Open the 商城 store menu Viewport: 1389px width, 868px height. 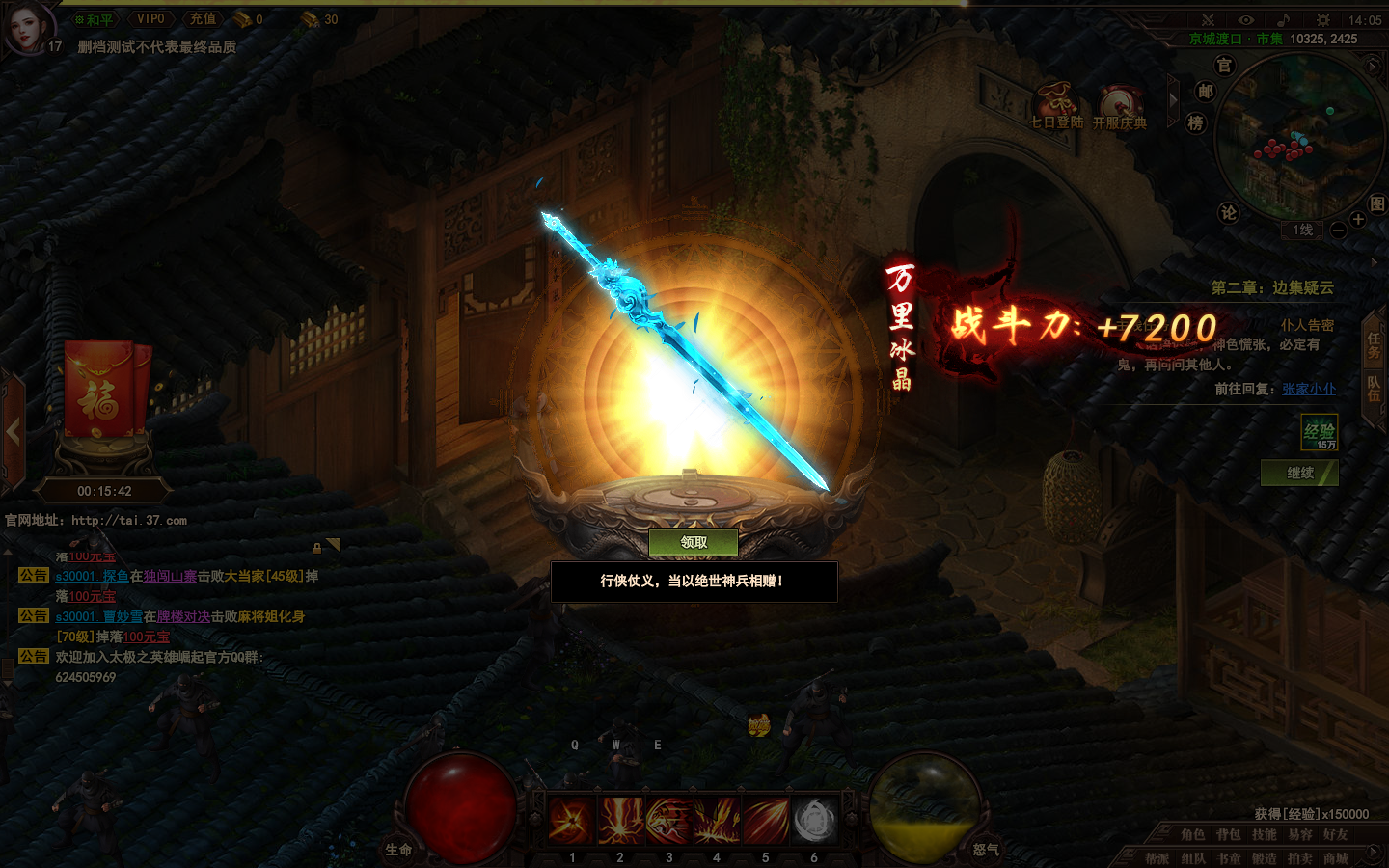pos(1336,858)
